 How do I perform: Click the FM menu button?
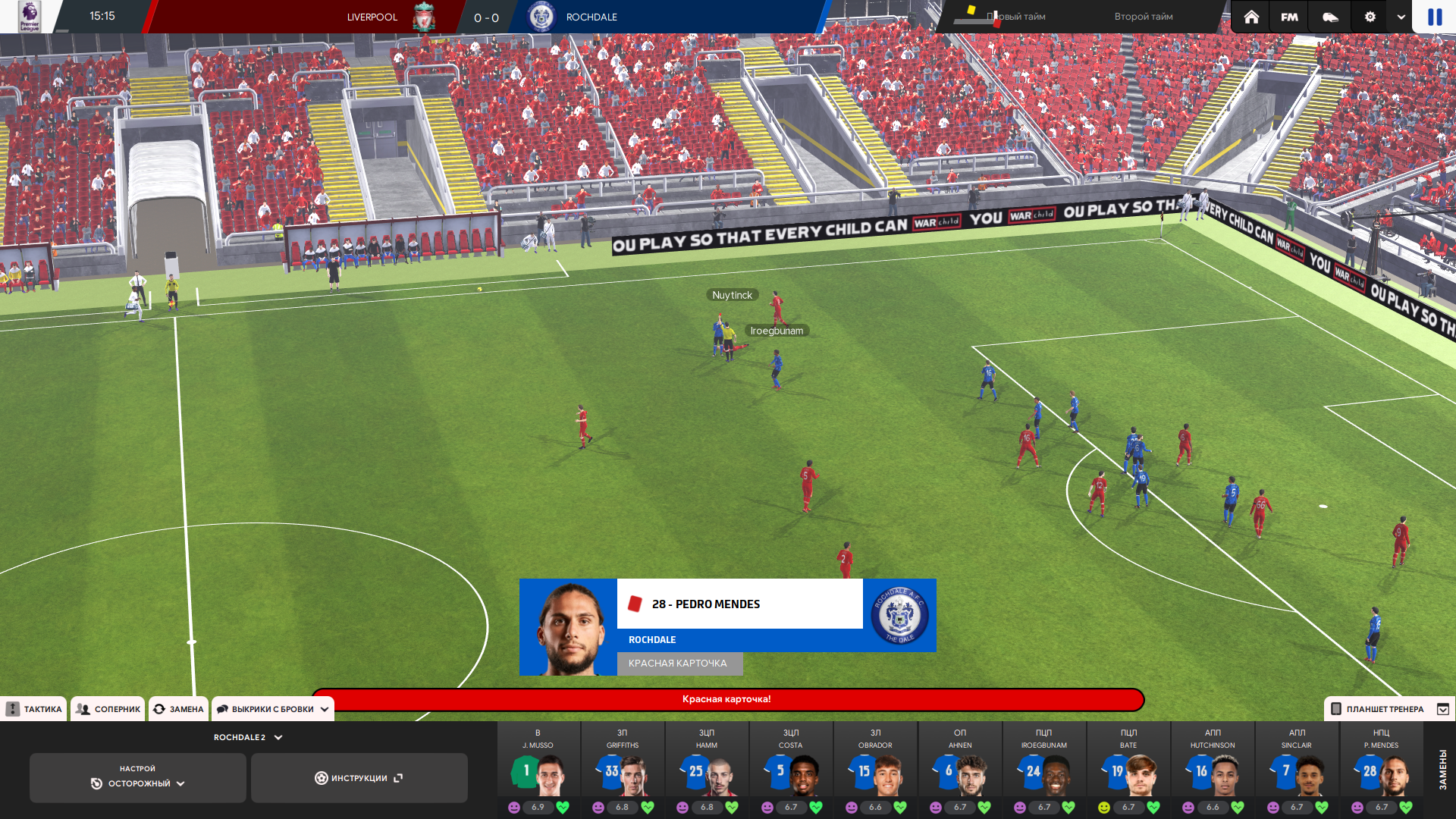coord(1289,17)
